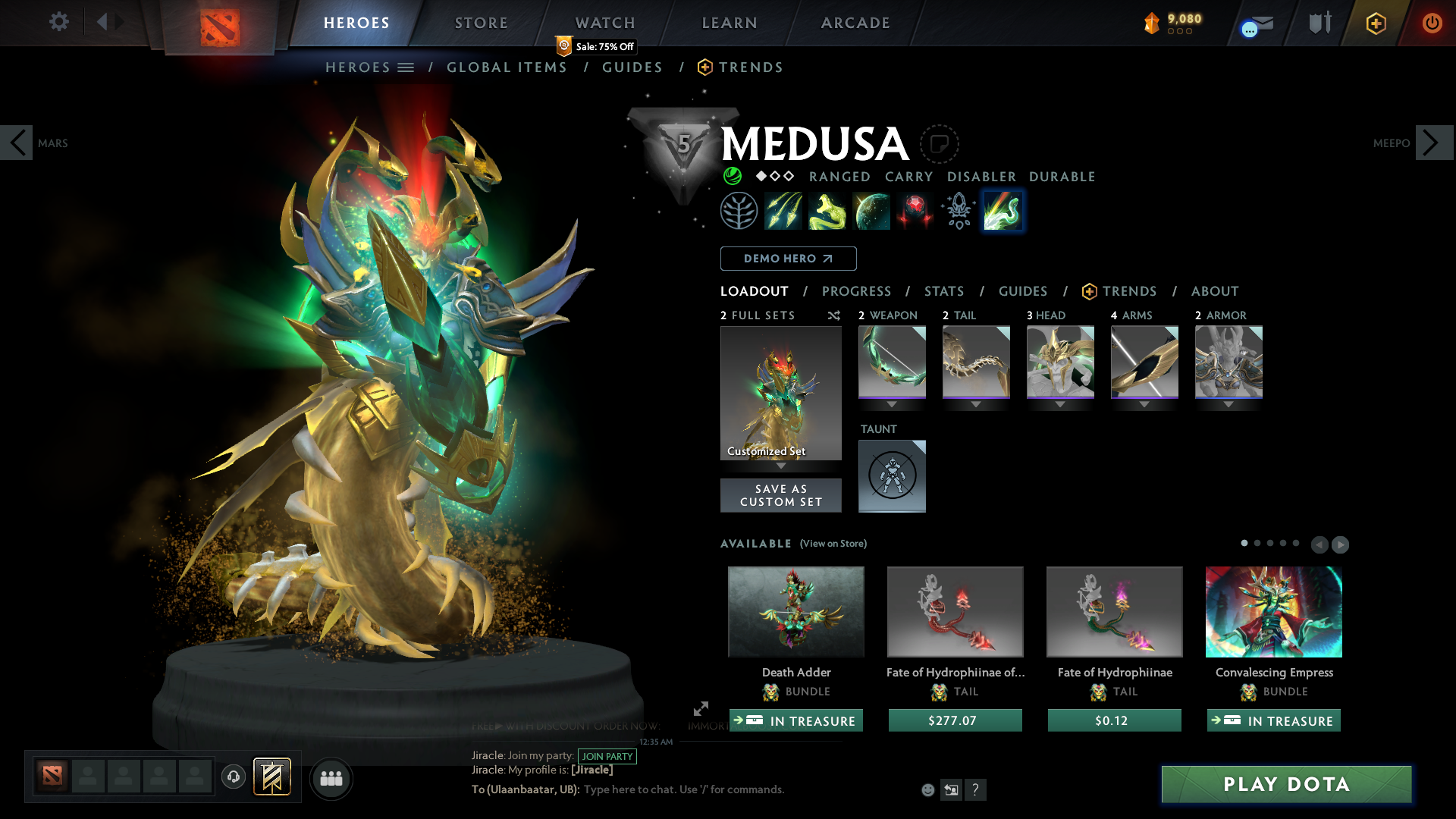Switch to the STATS tab
The width and height of the screenshot is (1456, 819).
pyautogui.click(x=943, y=291)
